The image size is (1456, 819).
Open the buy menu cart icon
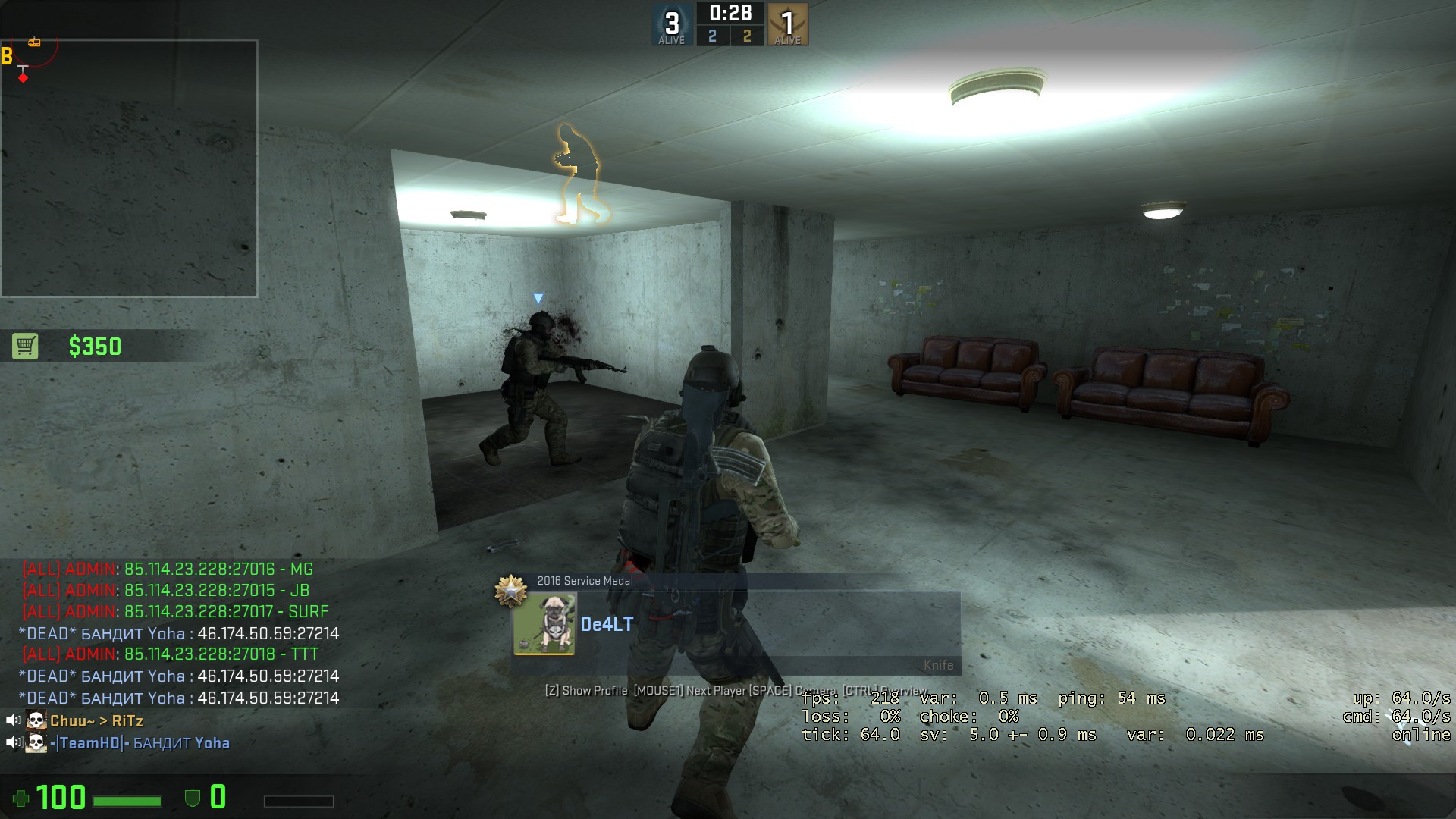coord(25,347)
